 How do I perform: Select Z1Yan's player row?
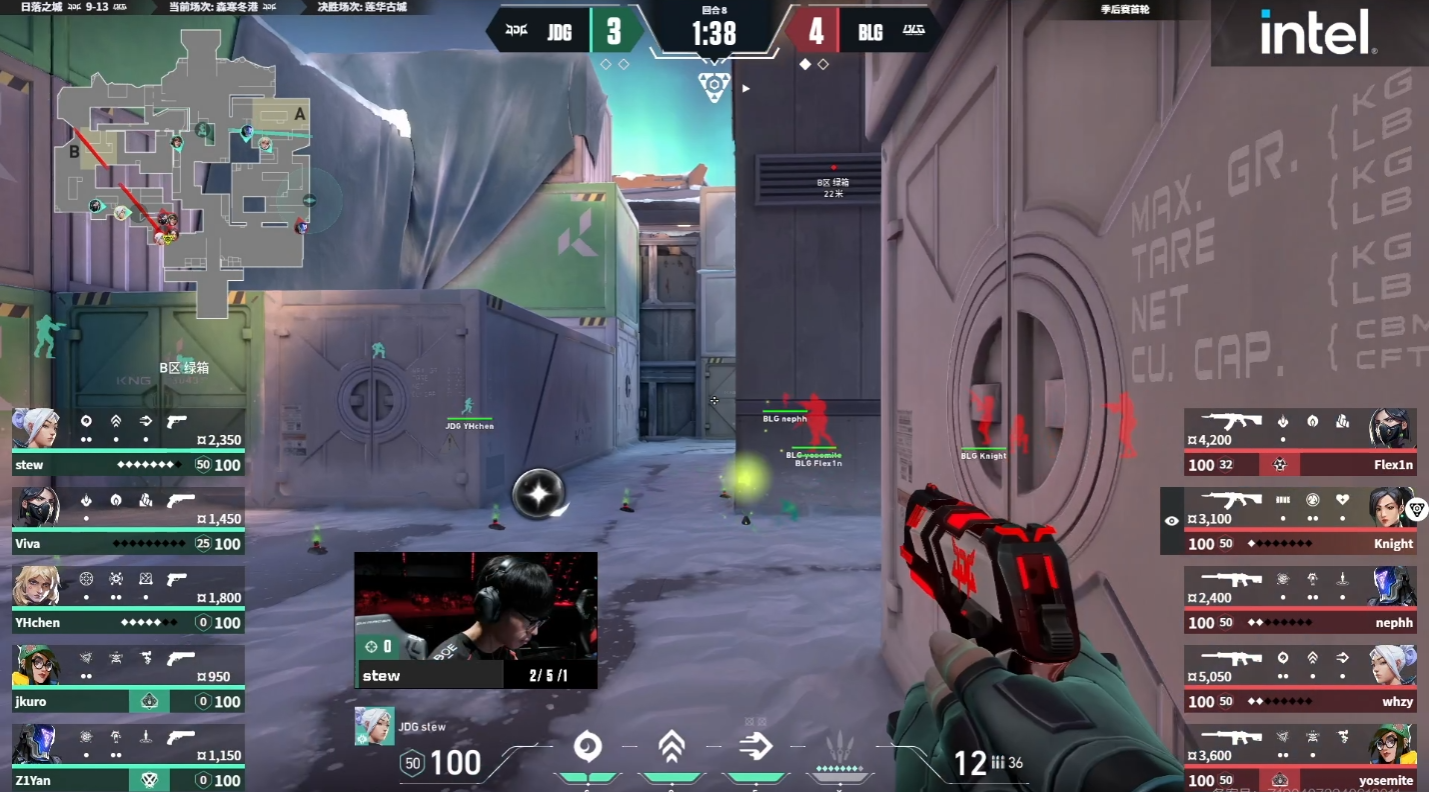click(128, 757)
